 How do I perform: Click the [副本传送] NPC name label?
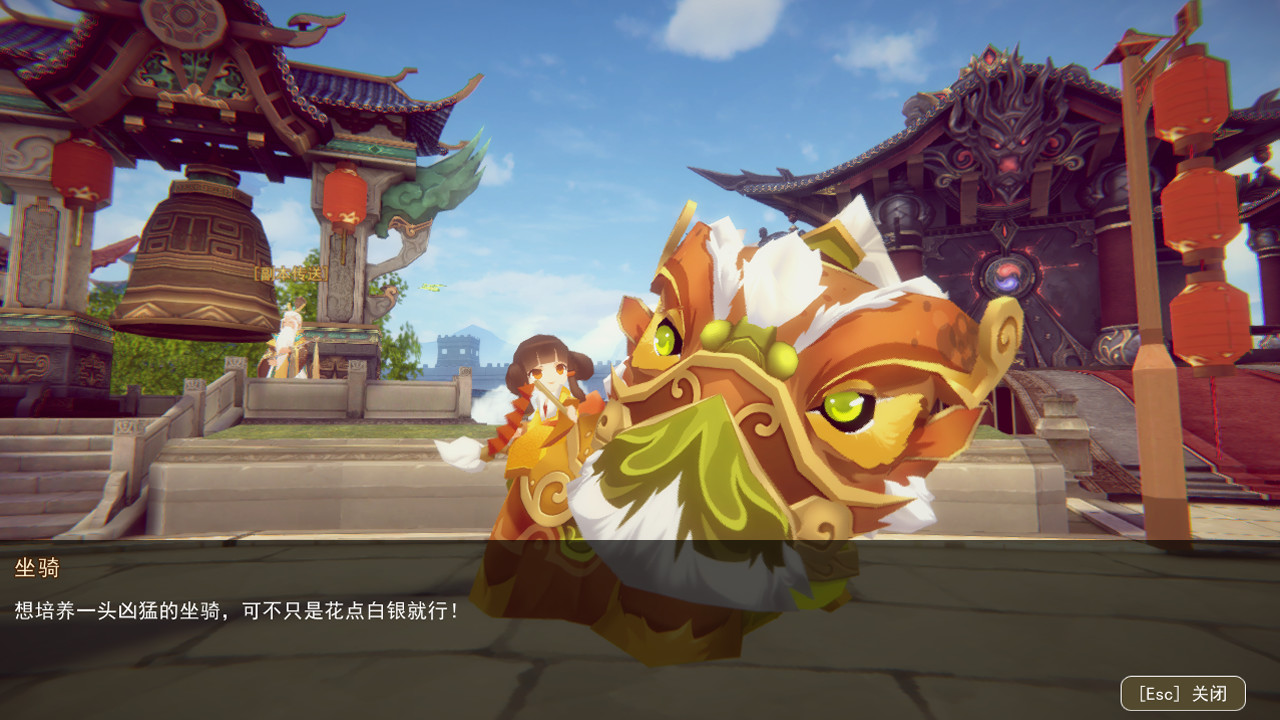click(x=290, y=273)
